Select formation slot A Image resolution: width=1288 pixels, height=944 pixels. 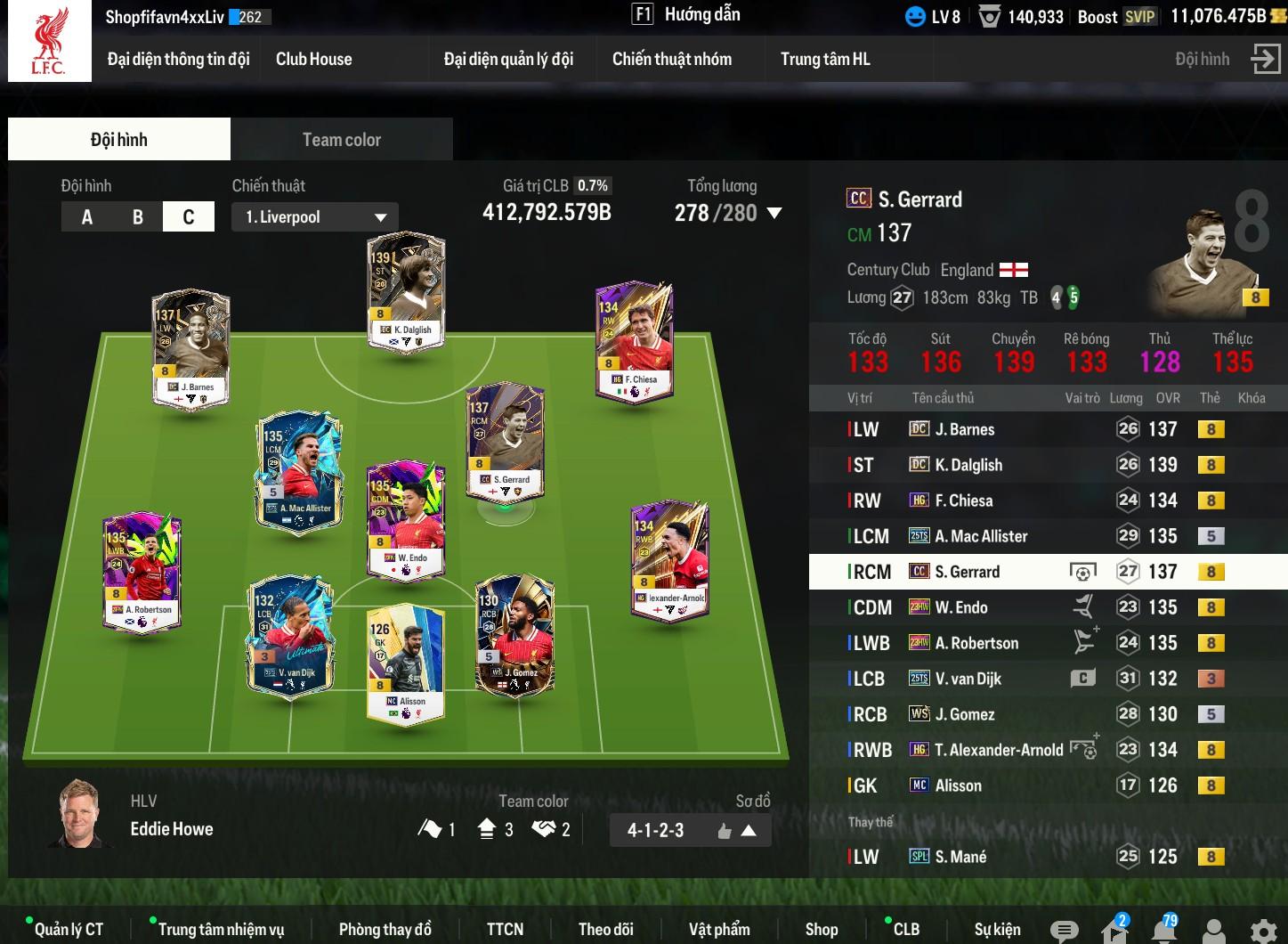point(87,216)
